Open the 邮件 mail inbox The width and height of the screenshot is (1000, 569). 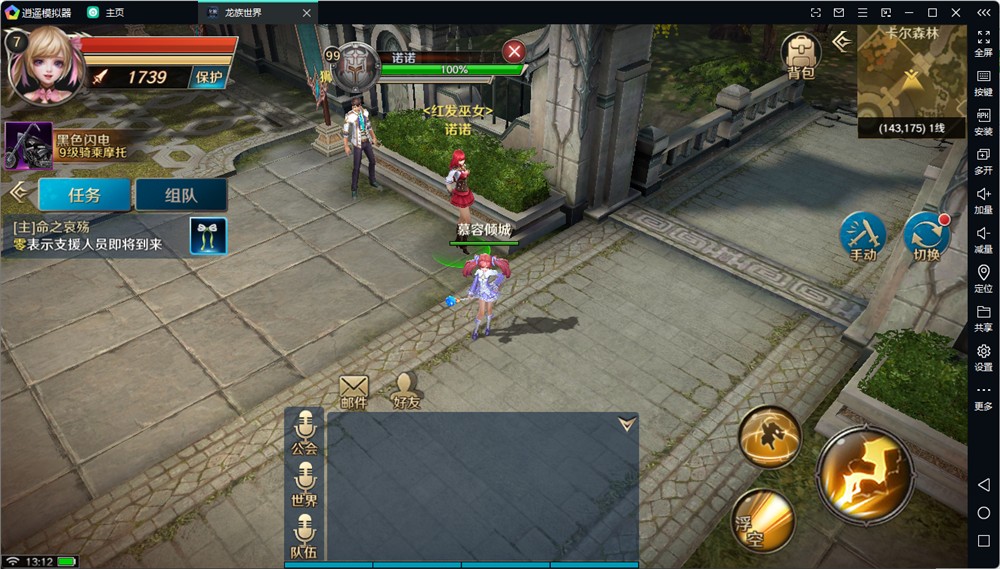(354, 390)
